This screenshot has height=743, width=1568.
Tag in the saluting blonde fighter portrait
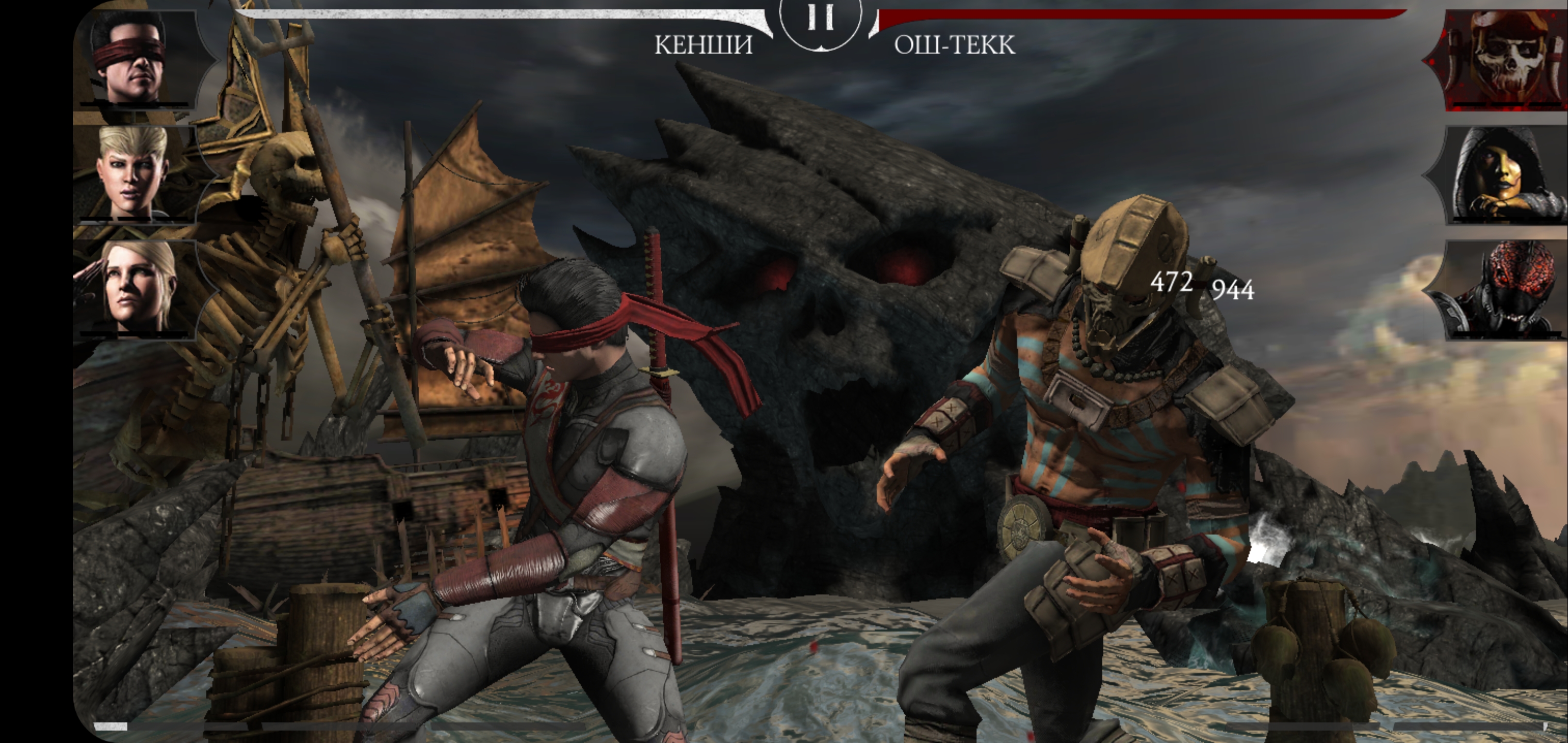pyautogui.click(x=135, y=288)
